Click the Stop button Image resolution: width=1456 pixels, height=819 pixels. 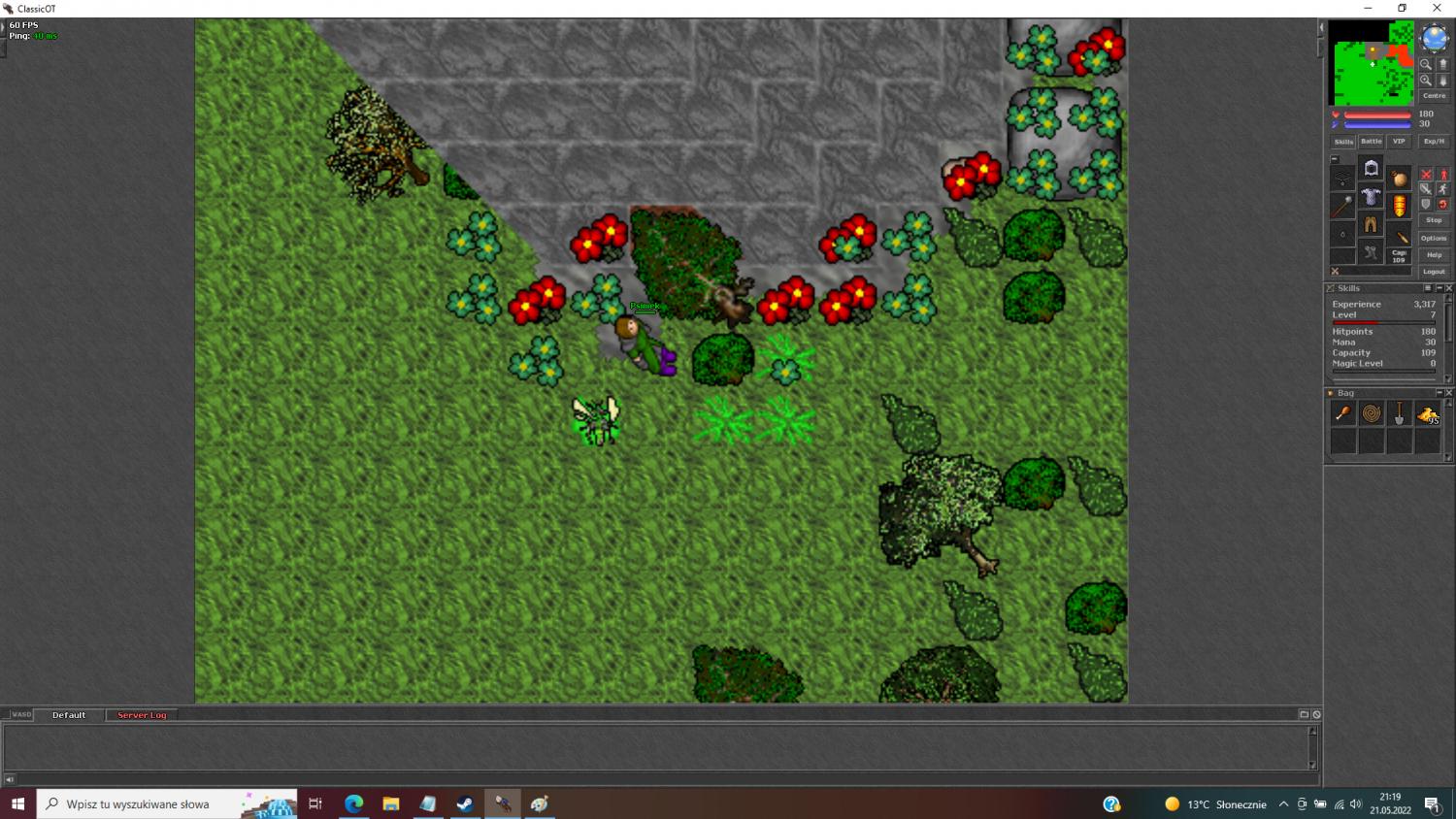(x=1434, y=220)
